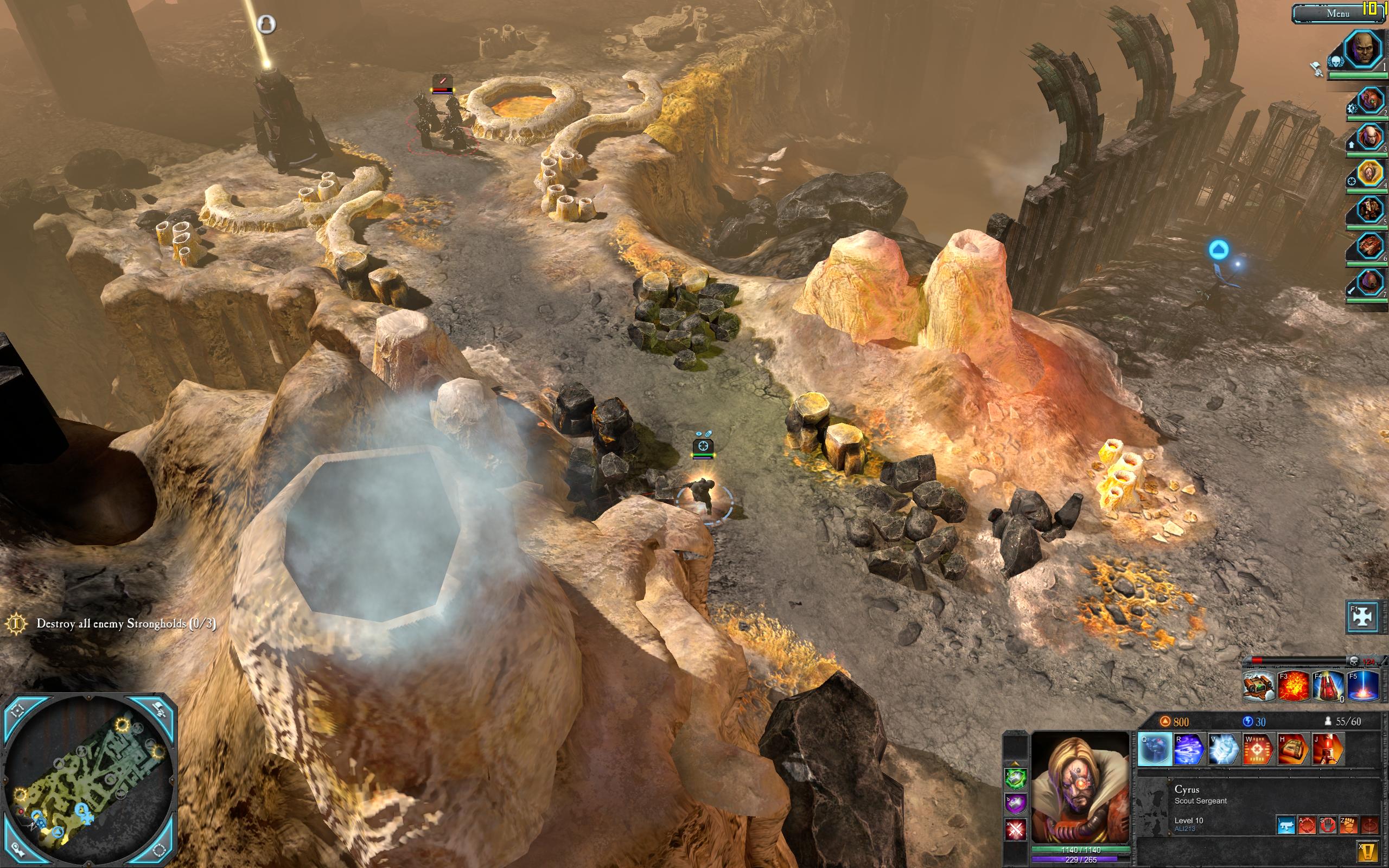Viewport: 1389px width, 868px height.
Task: Use the W targeting reticle ability
Action: (x=1259, y=750)
